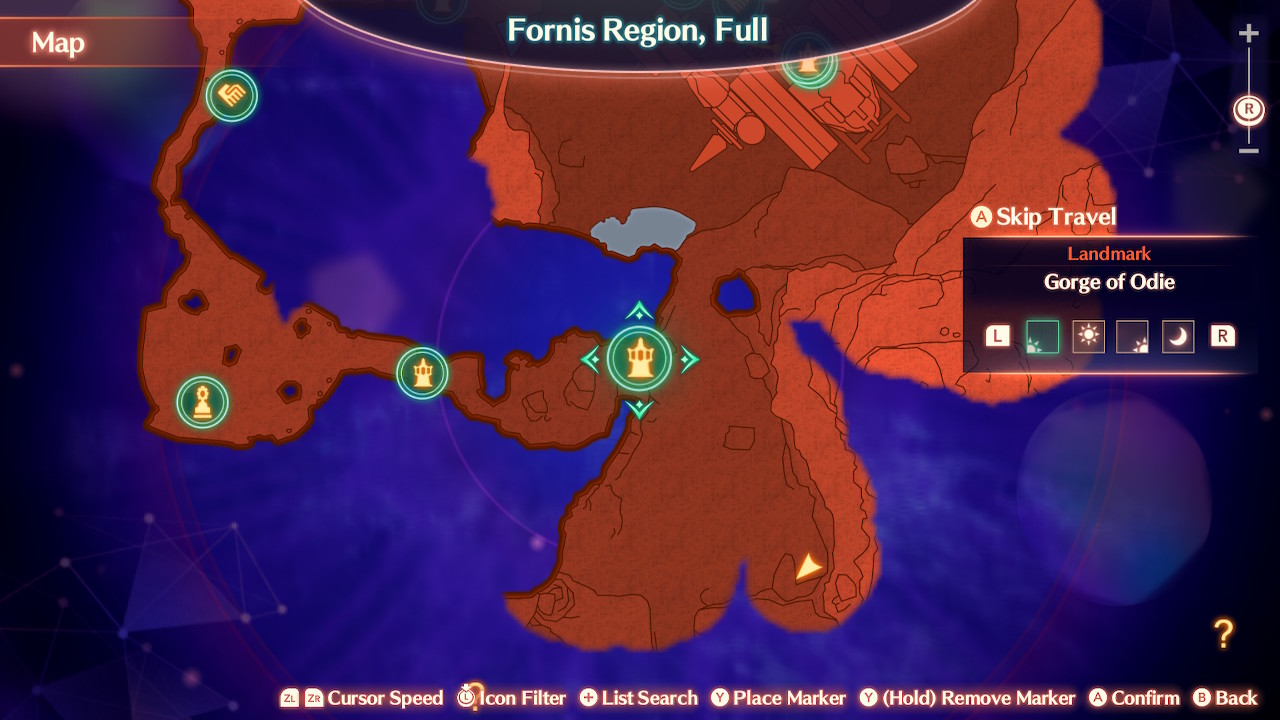Select the sun icon for daytime
The image size is (1280, 720).
pos(1088,336)
